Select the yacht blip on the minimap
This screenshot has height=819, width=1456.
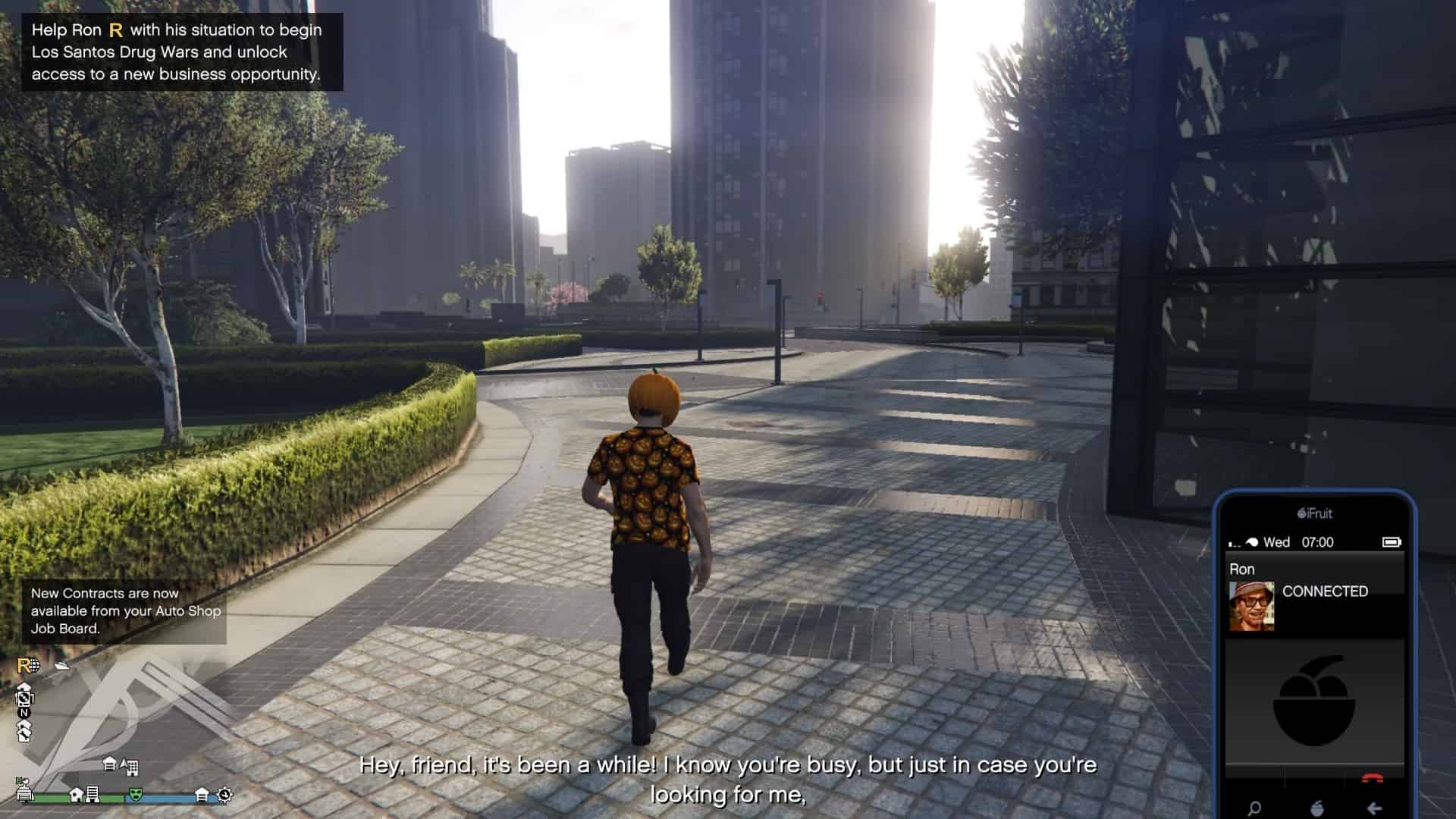click(62, 666)
